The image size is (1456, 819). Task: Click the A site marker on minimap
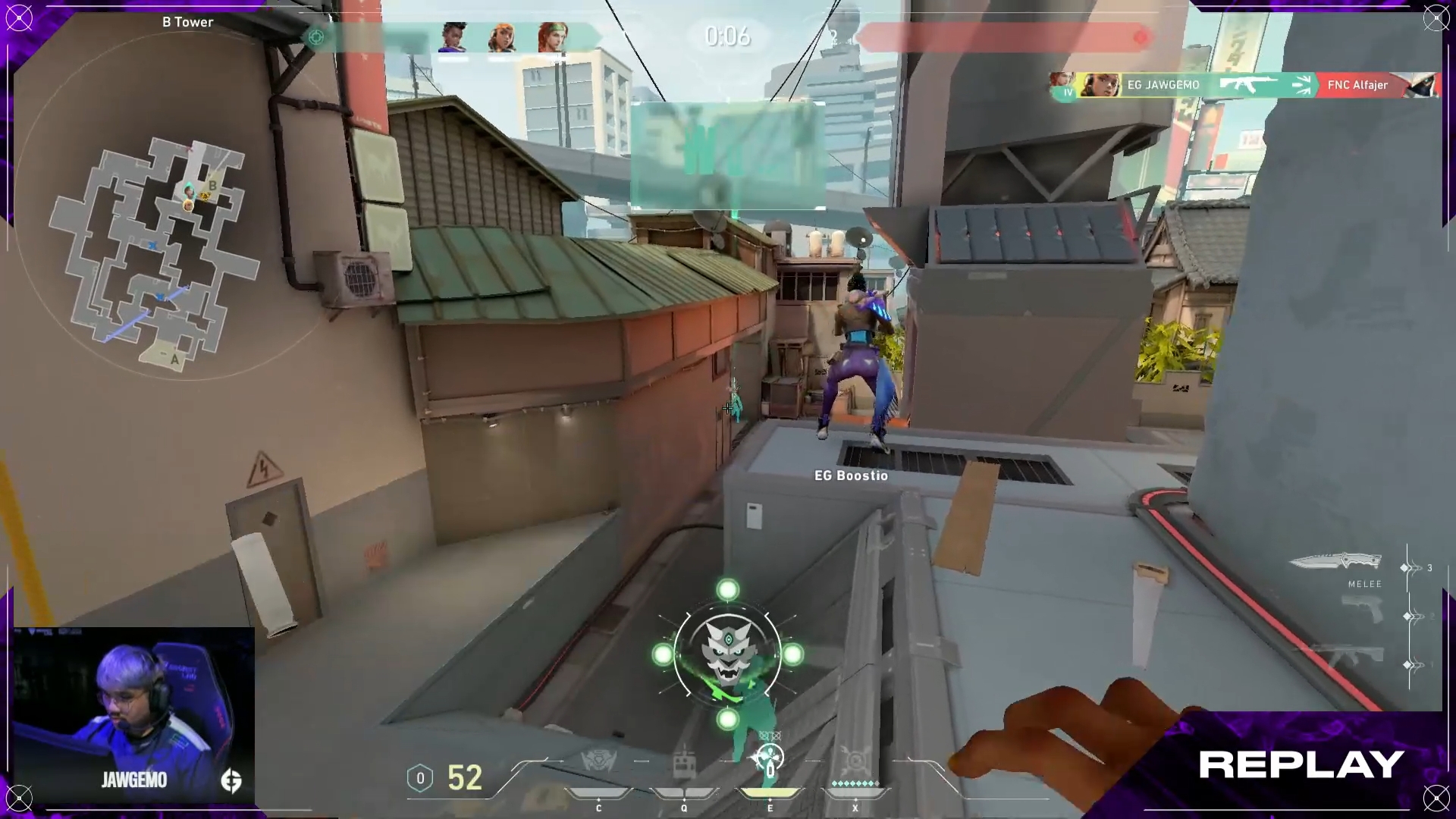pyautogui.click(x=174, y=359)
